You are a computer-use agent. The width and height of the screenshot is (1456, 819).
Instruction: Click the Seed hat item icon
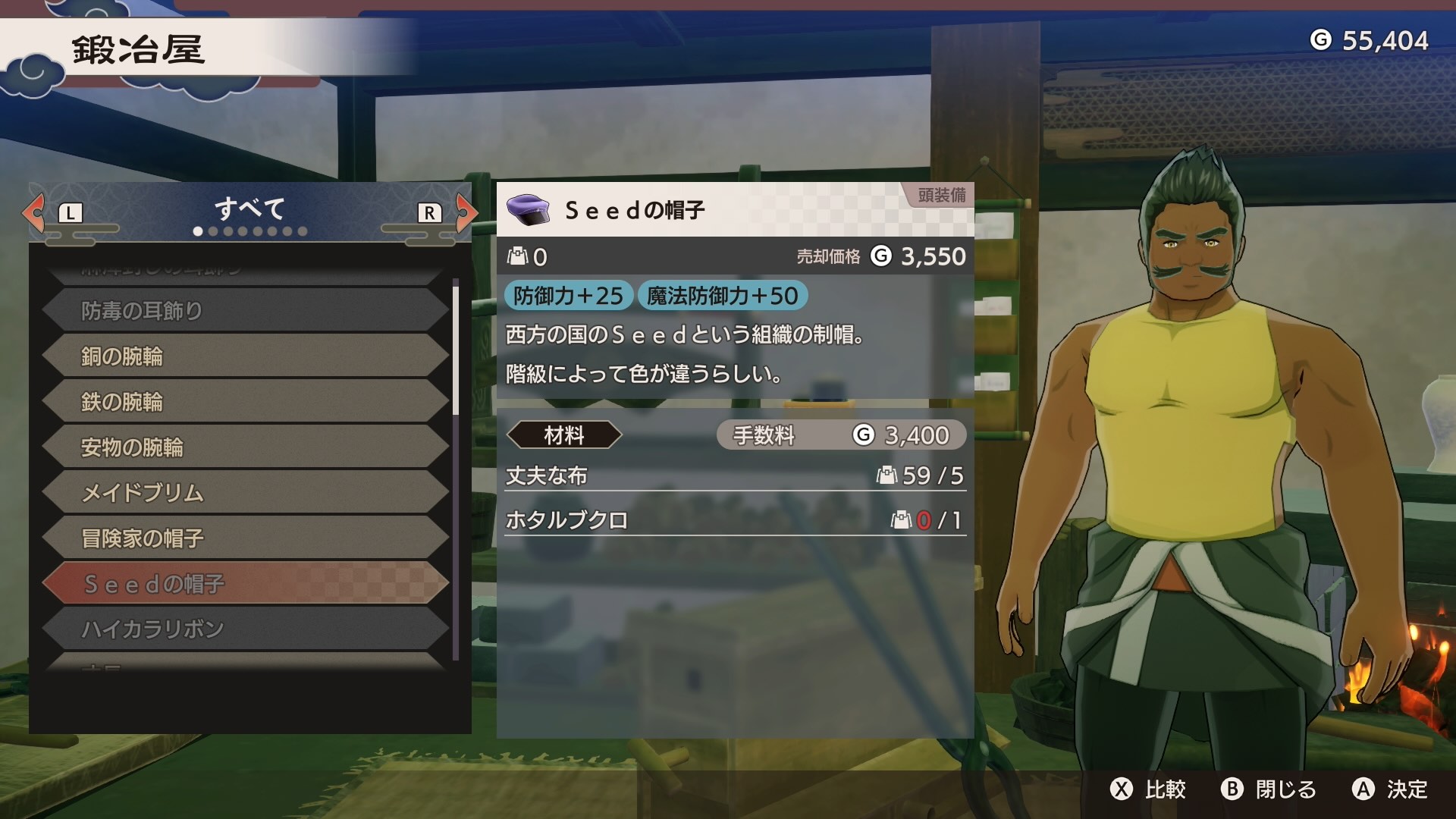click(529, 212)
